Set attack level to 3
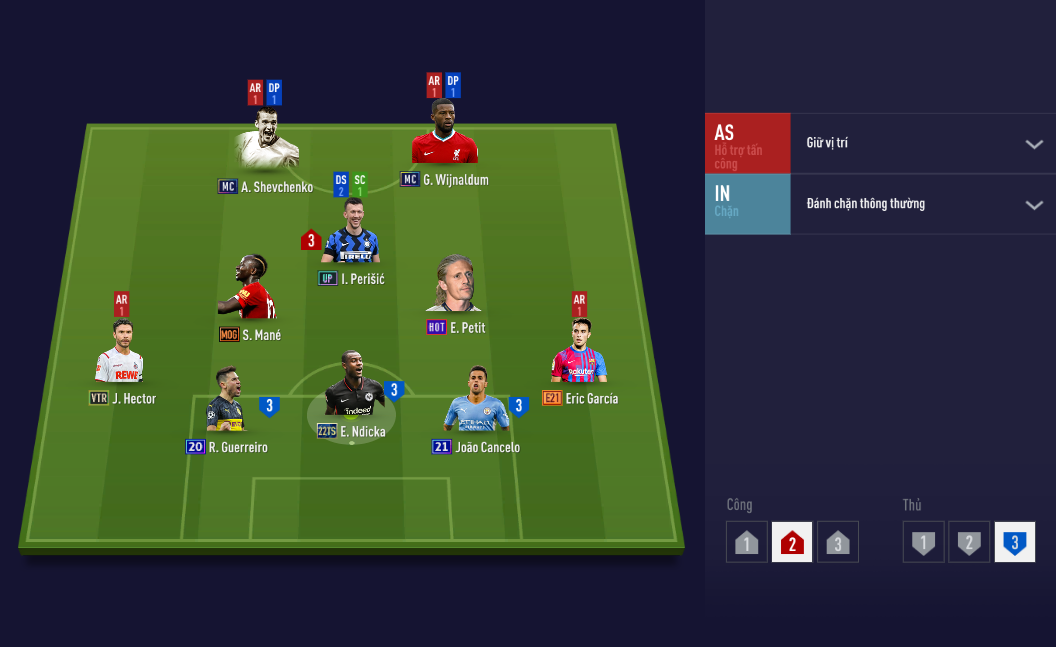The height and width of the screenshot is (647, 1056). (838, 543)
